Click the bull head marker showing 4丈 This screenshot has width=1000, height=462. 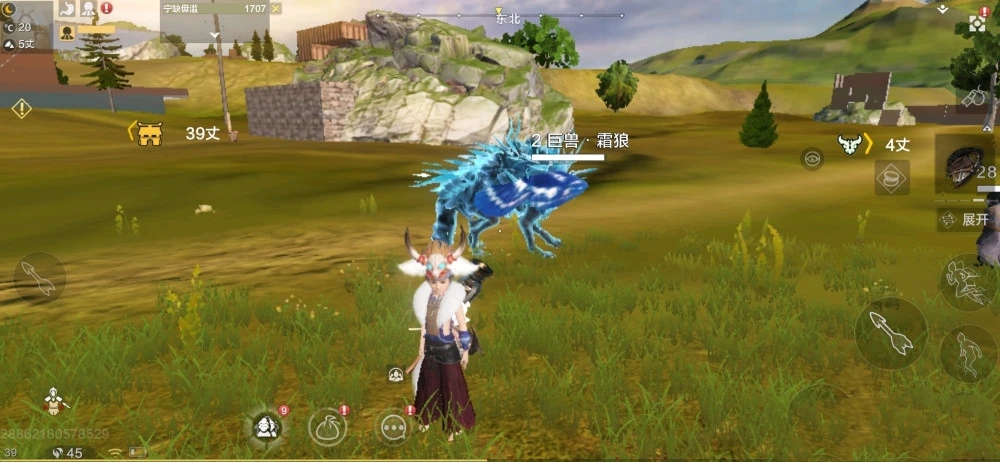click(850, 145)
